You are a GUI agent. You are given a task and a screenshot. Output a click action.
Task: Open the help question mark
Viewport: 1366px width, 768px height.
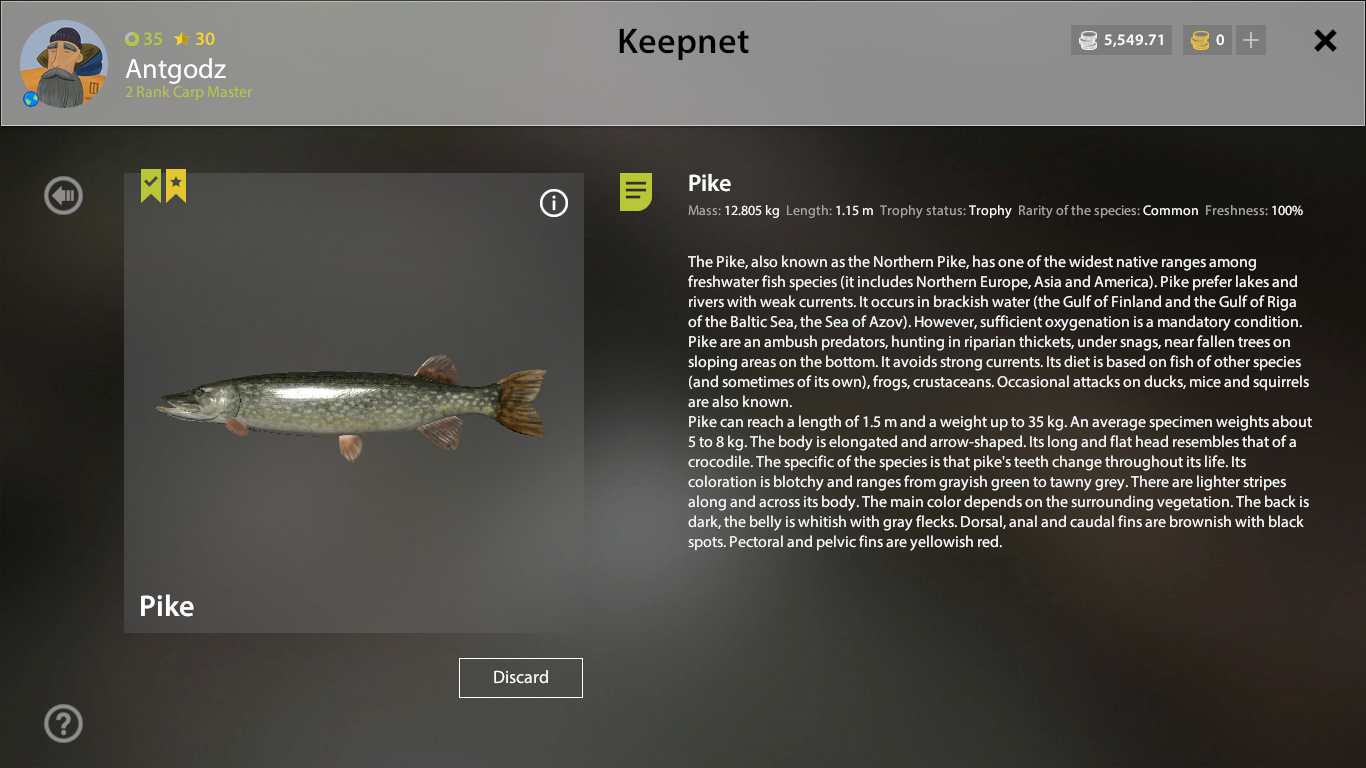(x=63, y=723)
